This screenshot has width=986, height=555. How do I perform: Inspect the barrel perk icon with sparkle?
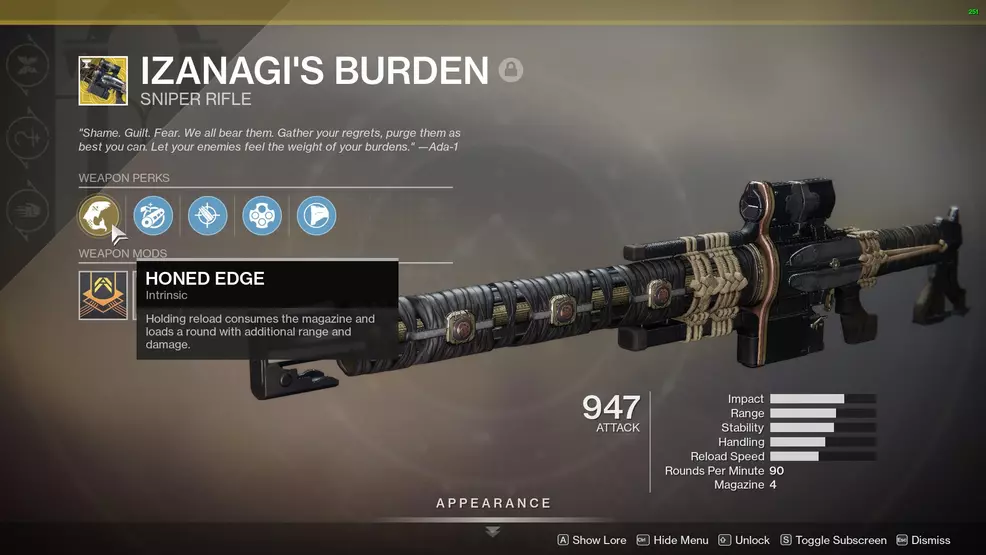point(153,215)
